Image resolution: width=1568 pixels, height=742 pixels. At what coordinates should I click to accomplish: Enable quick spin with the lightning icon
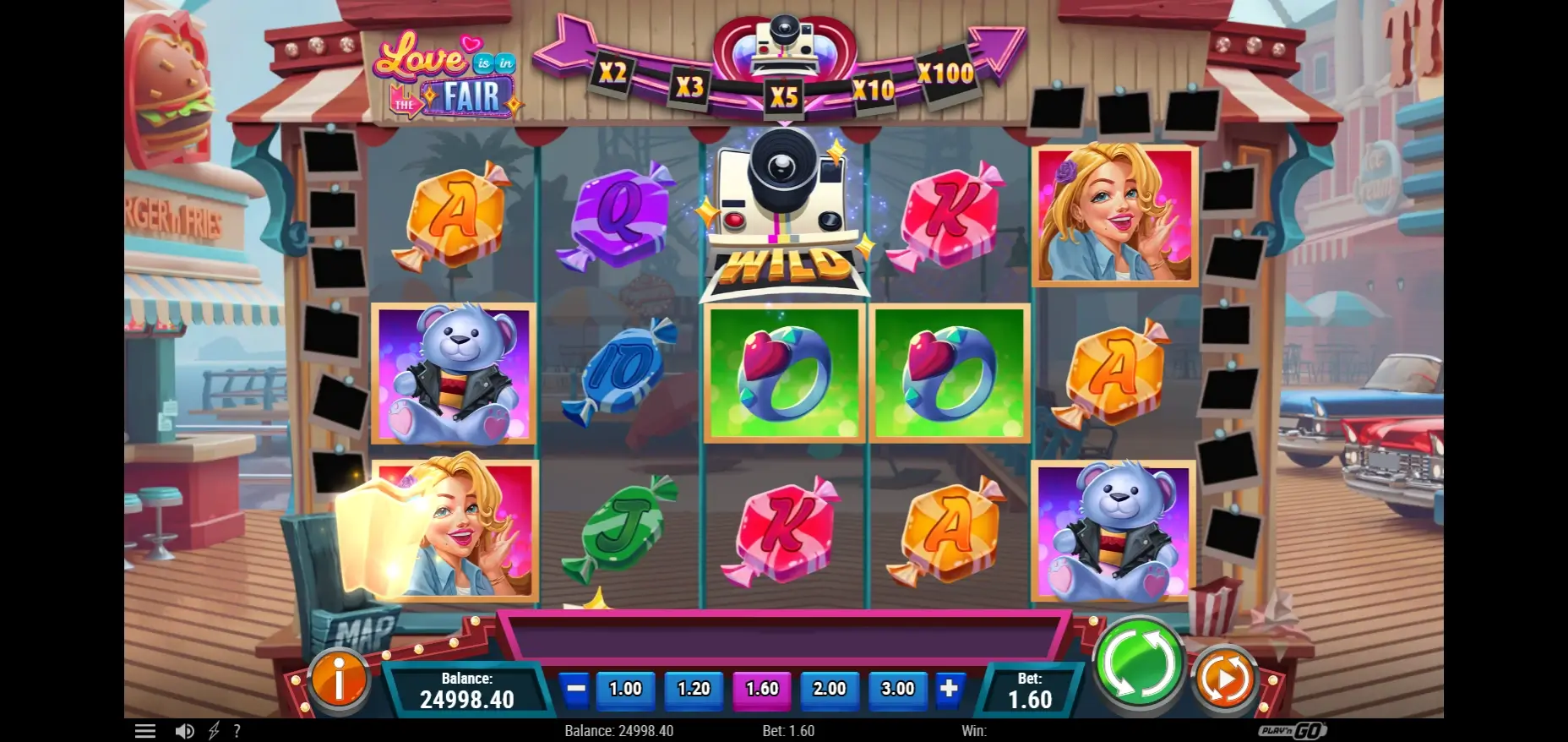point(213,730)
